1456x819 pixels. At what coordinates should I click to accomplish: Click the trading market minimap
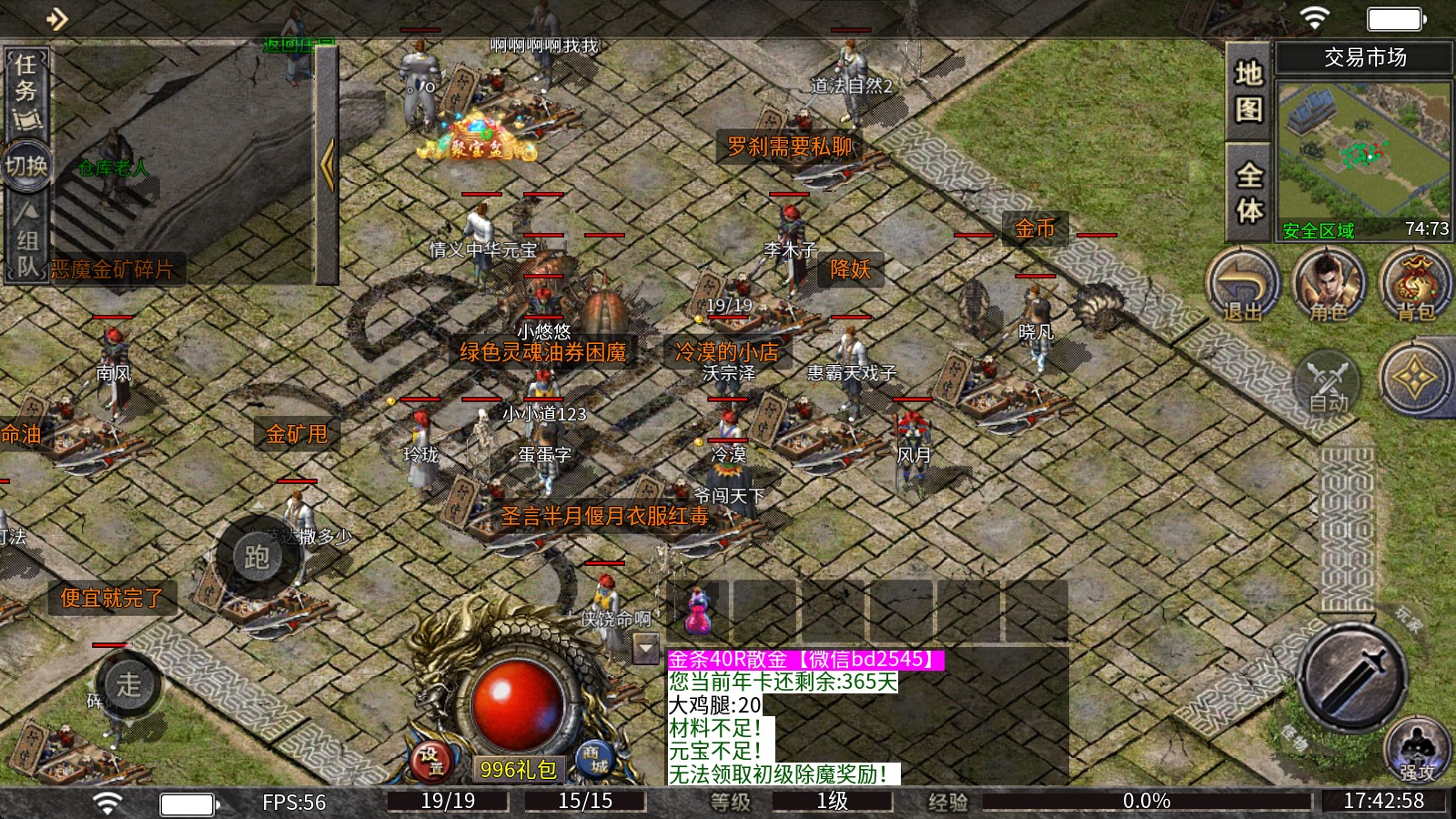click(1364, 150)
